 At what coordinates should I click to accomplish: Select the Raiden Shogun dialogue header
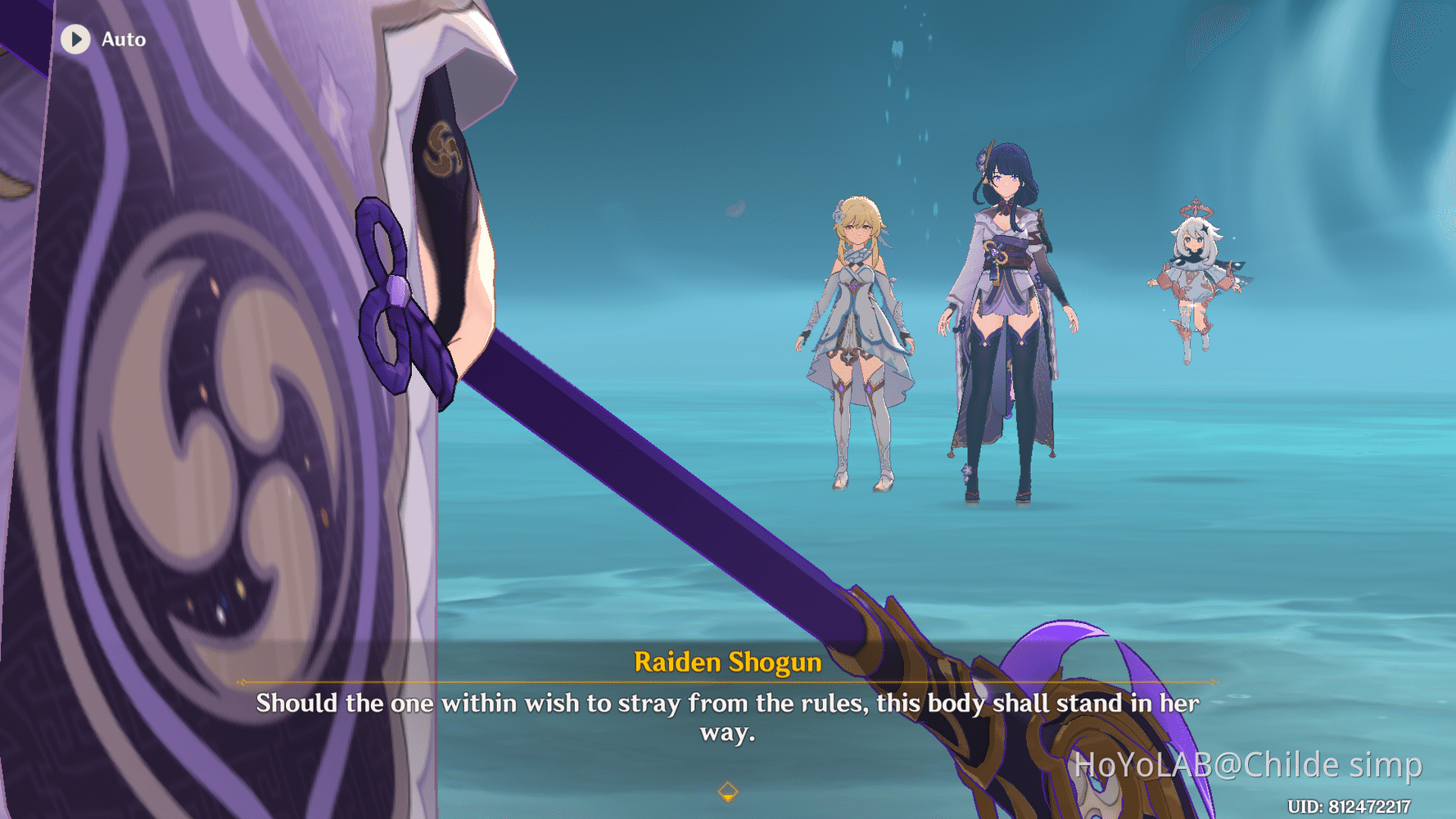727,663
